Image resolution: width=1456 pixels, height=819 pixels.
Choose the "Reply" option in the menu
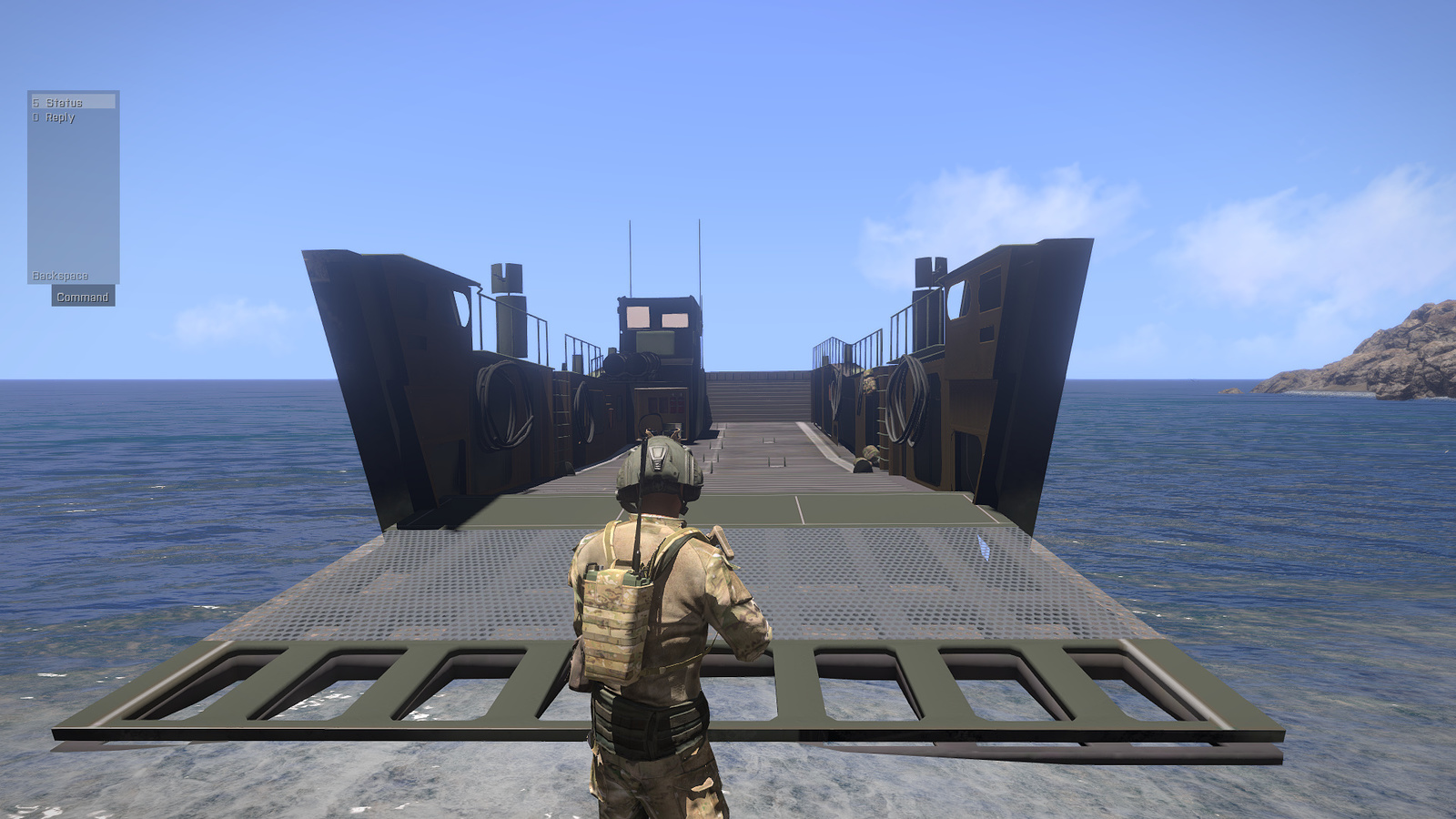[x=60, y=118]
